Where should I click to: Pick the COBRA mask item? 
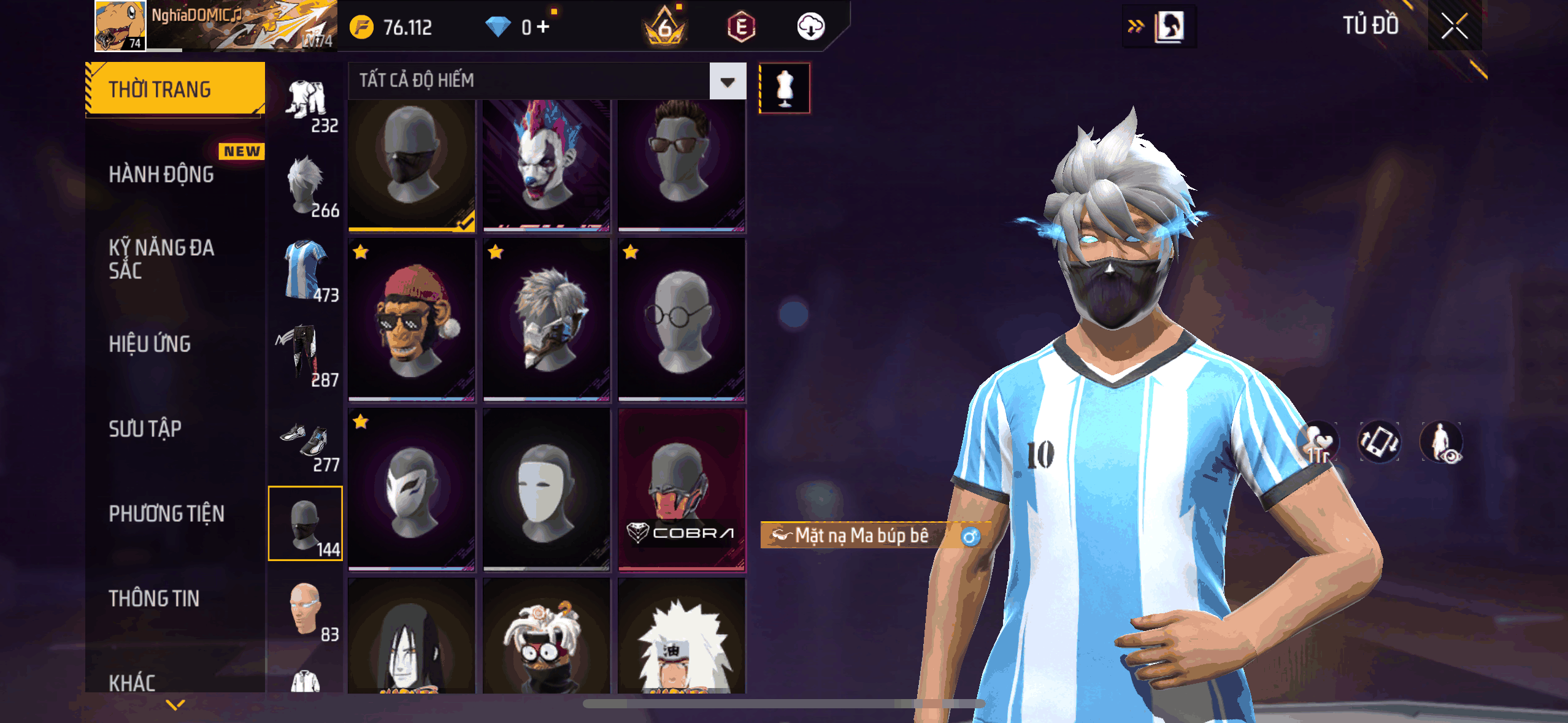pyautogui.click(x=681, y=489)
